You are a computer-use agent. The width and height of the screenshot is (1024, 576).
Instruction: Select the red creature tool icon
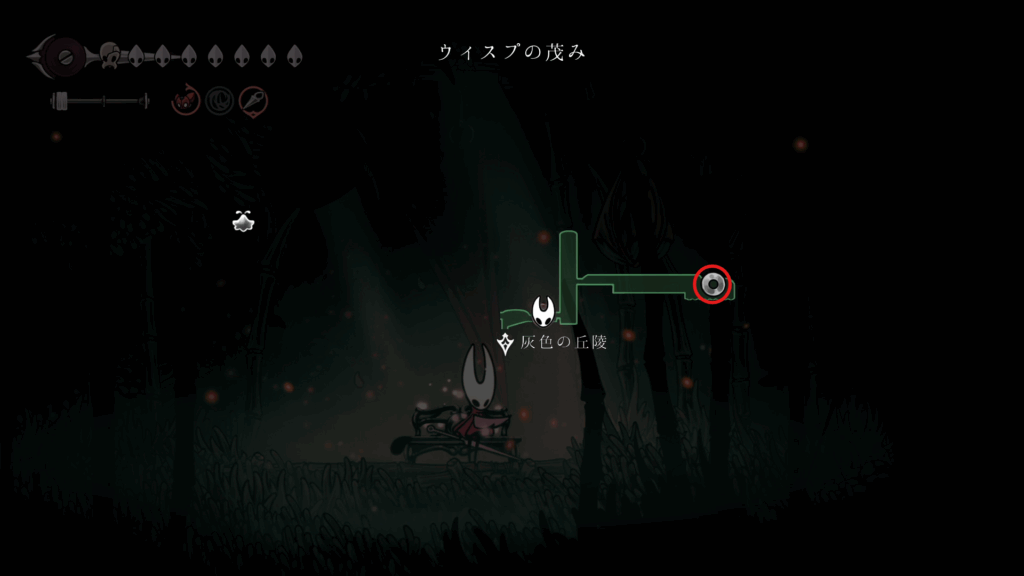pyautogui.click(x=185, y=100)
